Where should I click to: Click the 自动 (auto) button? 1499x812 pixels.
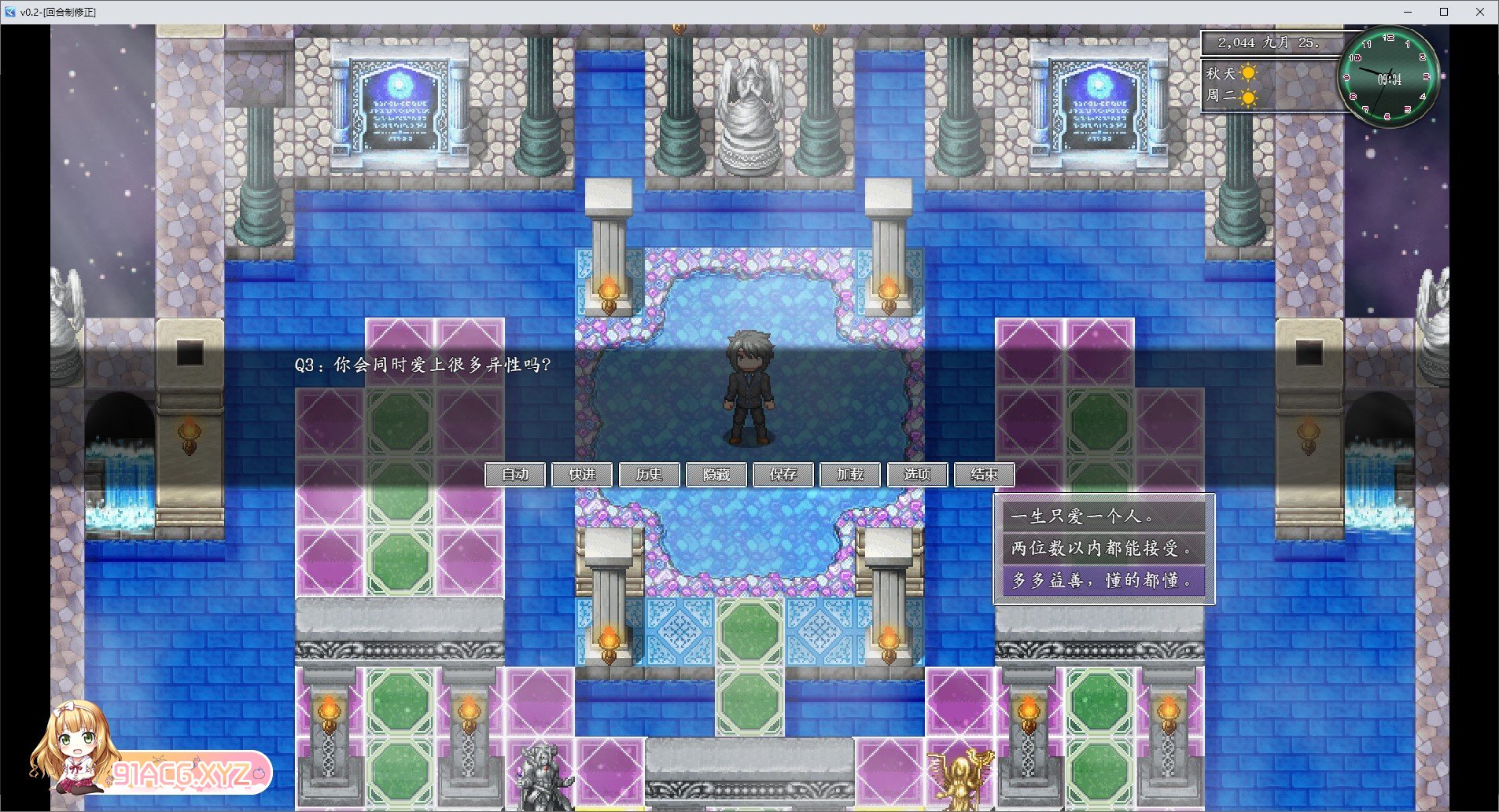click(515, 475)
